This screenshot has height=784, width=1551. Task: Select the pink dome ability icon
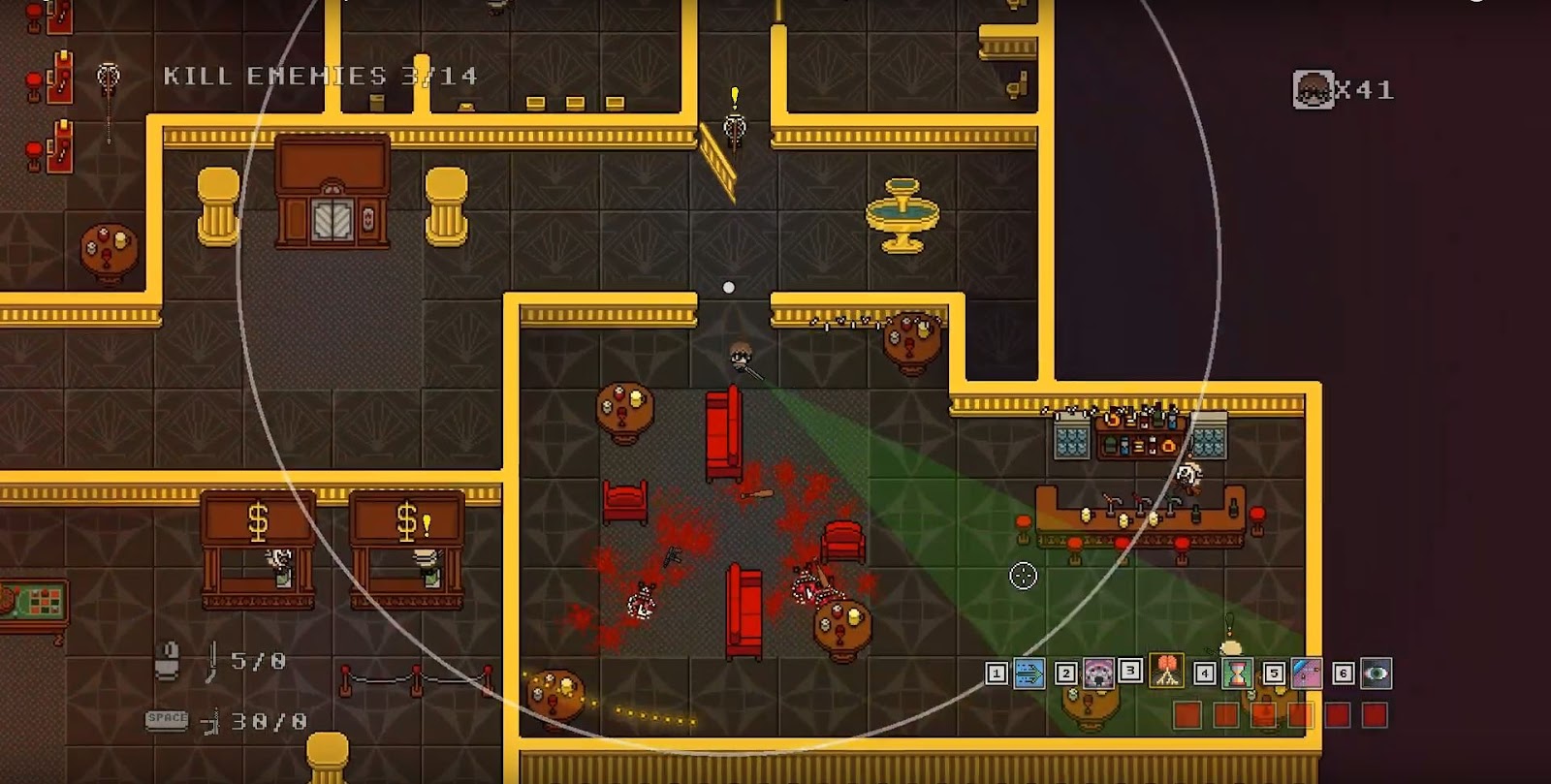pos(1098,673)
